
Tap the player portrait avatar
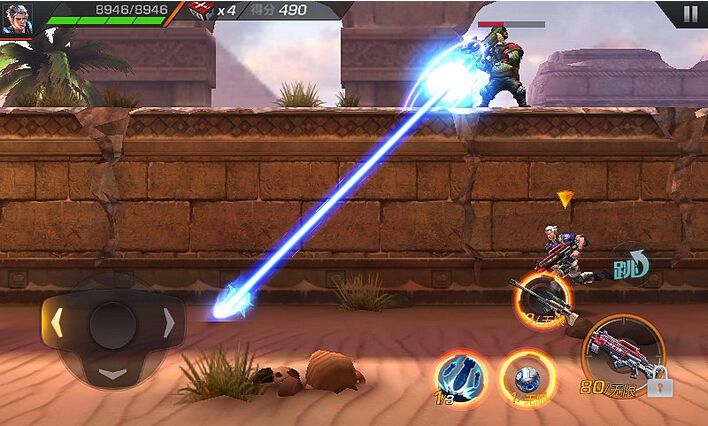(16, 19)
